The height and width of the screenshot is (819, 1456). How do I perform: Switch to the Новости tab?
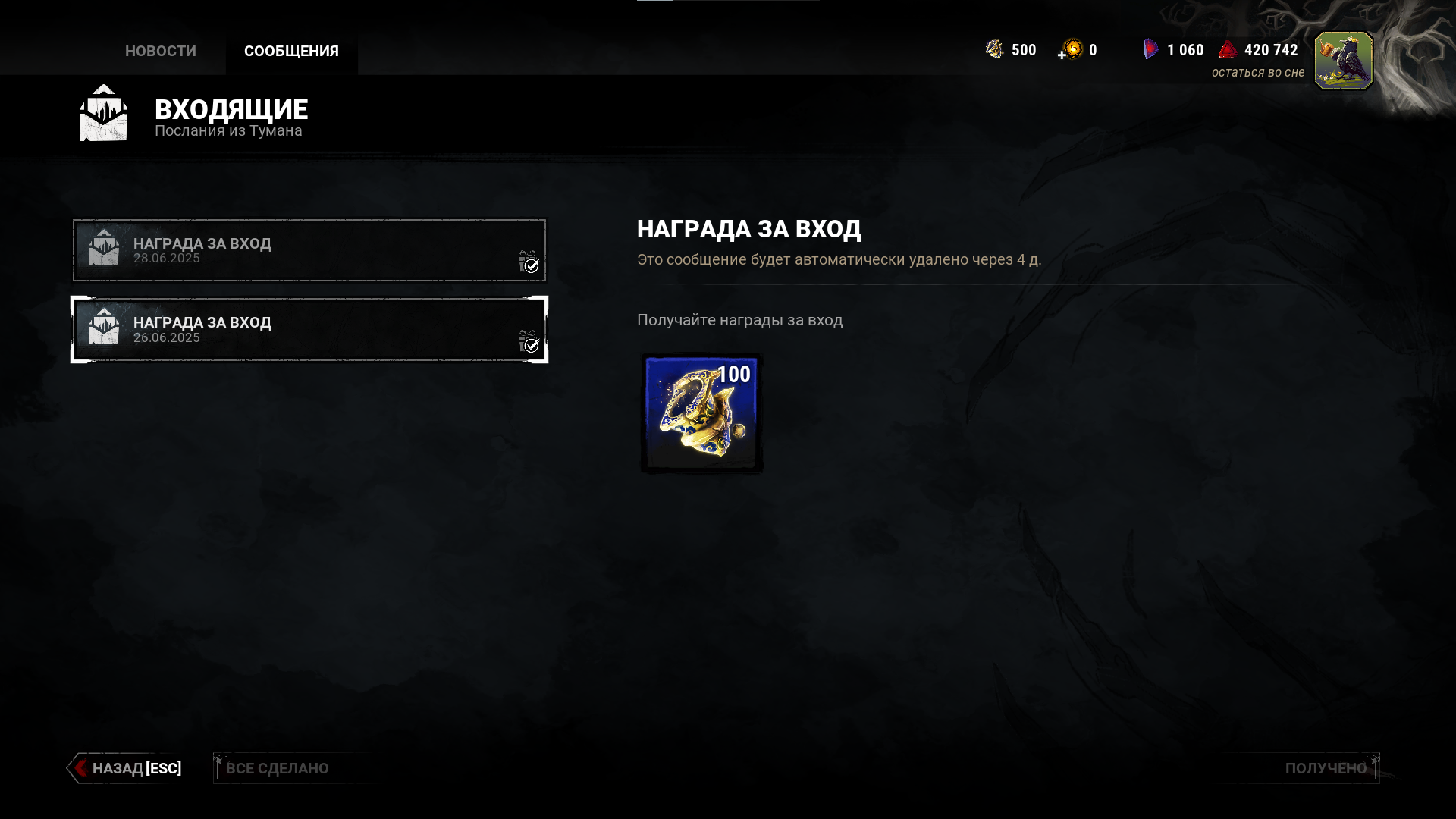[x=160, y=51]
